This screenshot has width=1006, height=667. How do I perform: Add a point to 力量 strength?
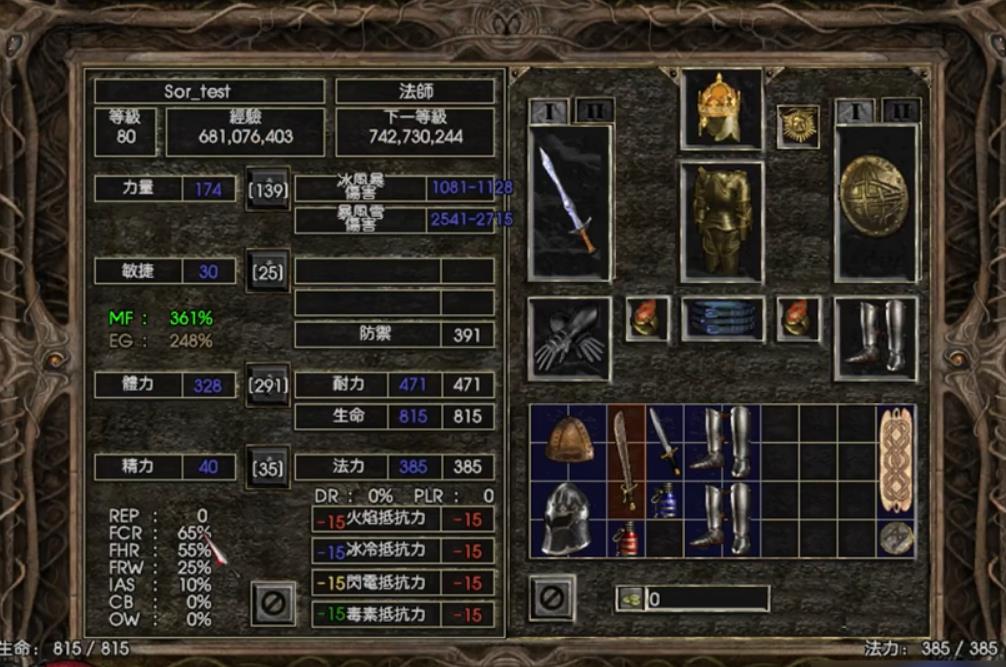(x=267, y=189)
